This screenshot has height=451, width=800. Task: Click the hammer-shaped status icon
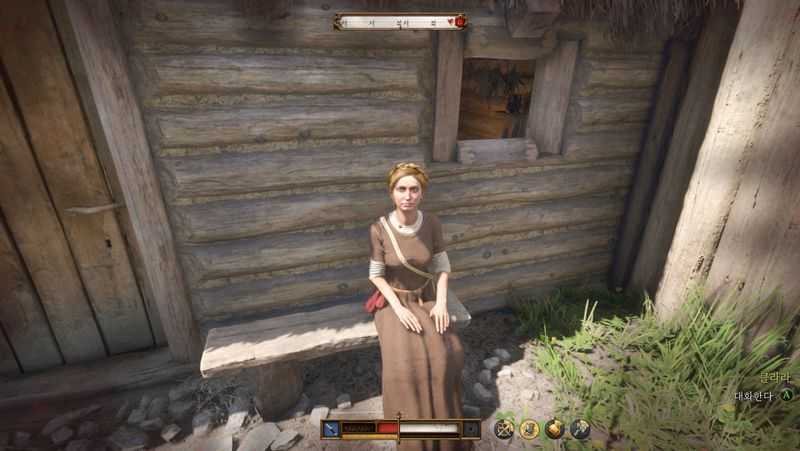pyautogui.click(x=579, y=429)
